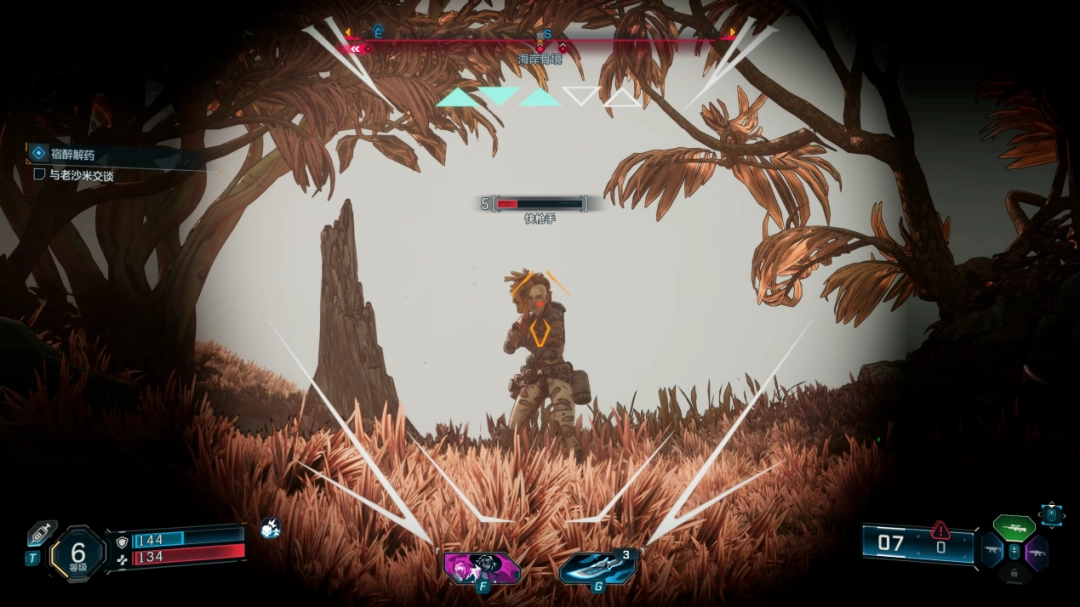Choose the blue SMG weapon slot
1080x607 pixels.
[993, 551]
